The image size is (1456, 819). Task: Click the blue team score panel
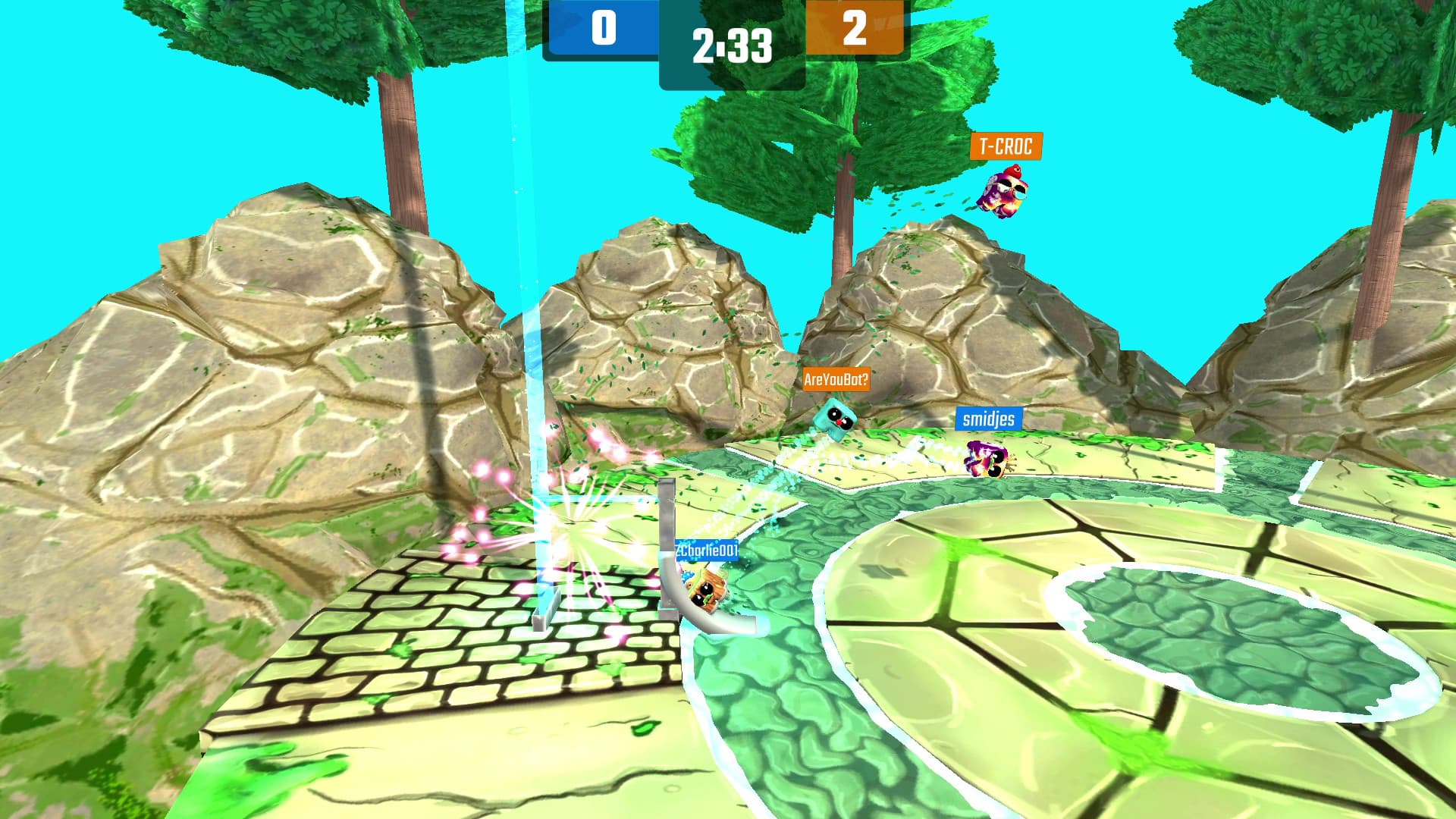pyautogui.click(x=604, y=27)
